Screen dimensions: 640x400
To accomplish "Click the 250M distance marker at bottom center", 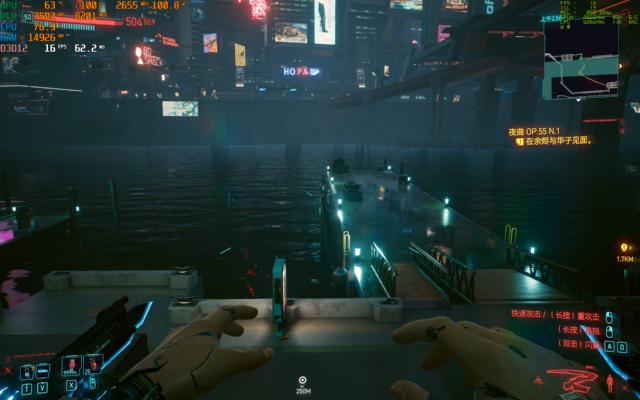I will point(302,383).
